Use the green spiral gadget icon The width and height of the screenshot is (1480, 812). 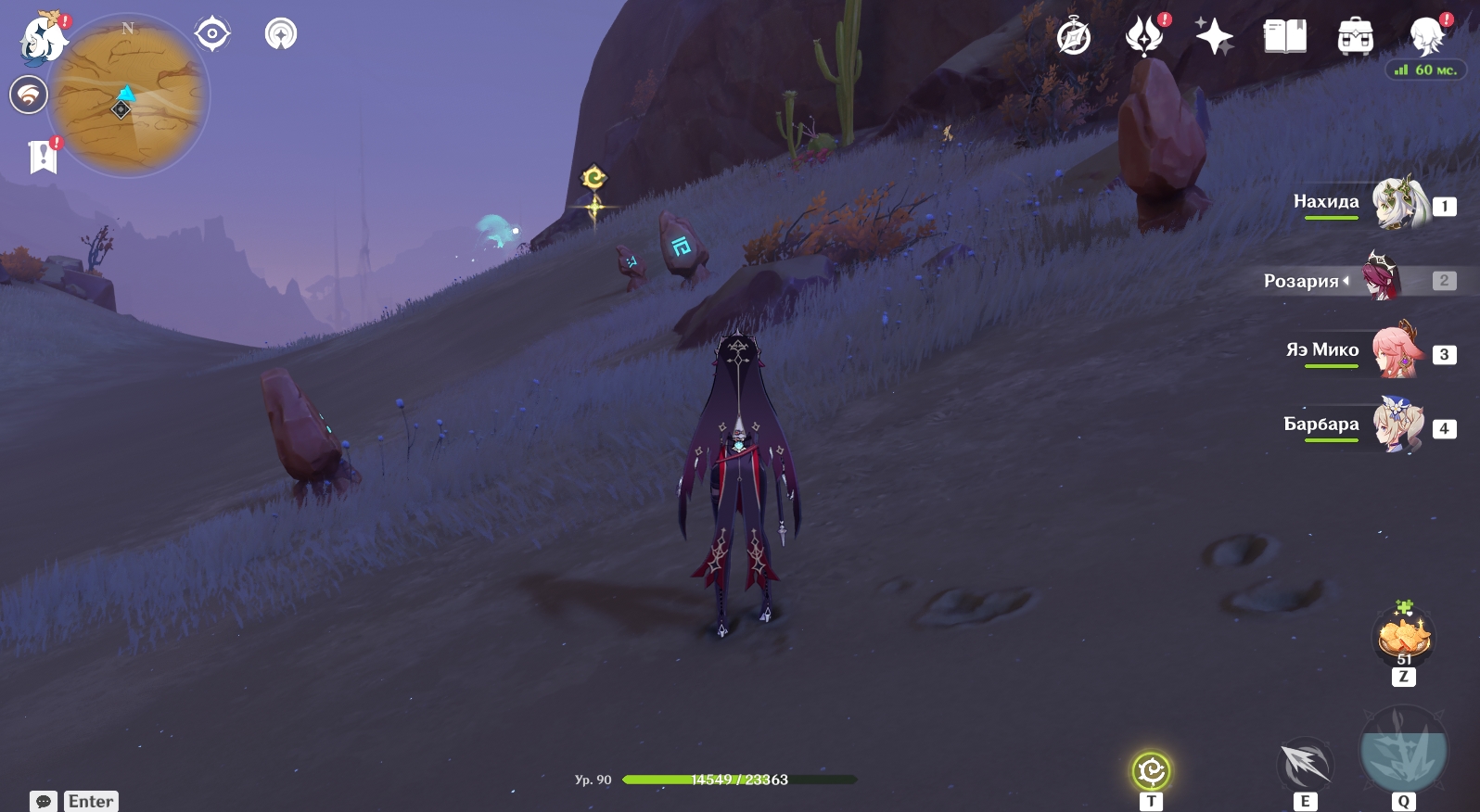coord(1151,771)
